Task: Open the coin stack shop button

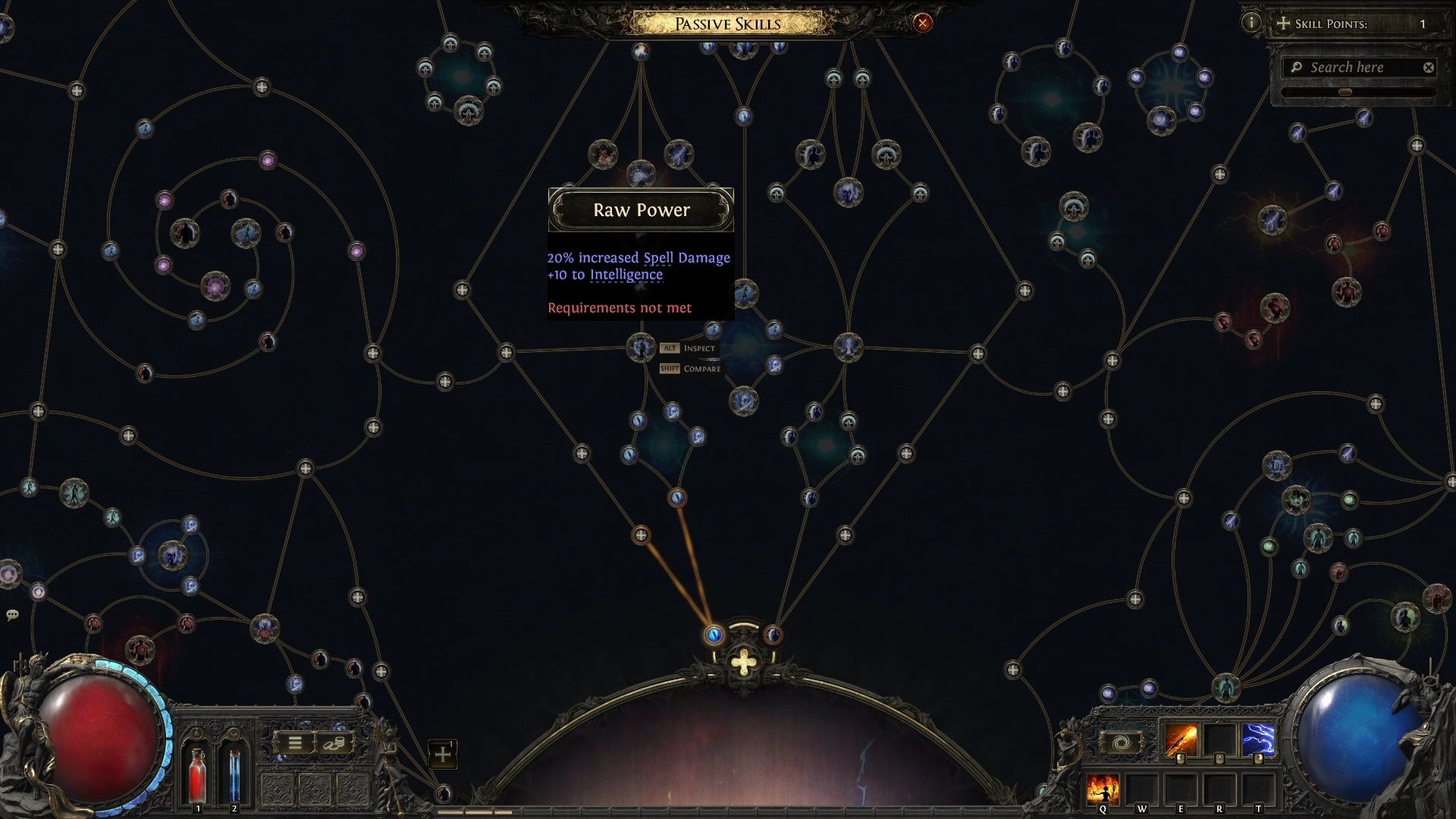Action: tap(334, 743)
